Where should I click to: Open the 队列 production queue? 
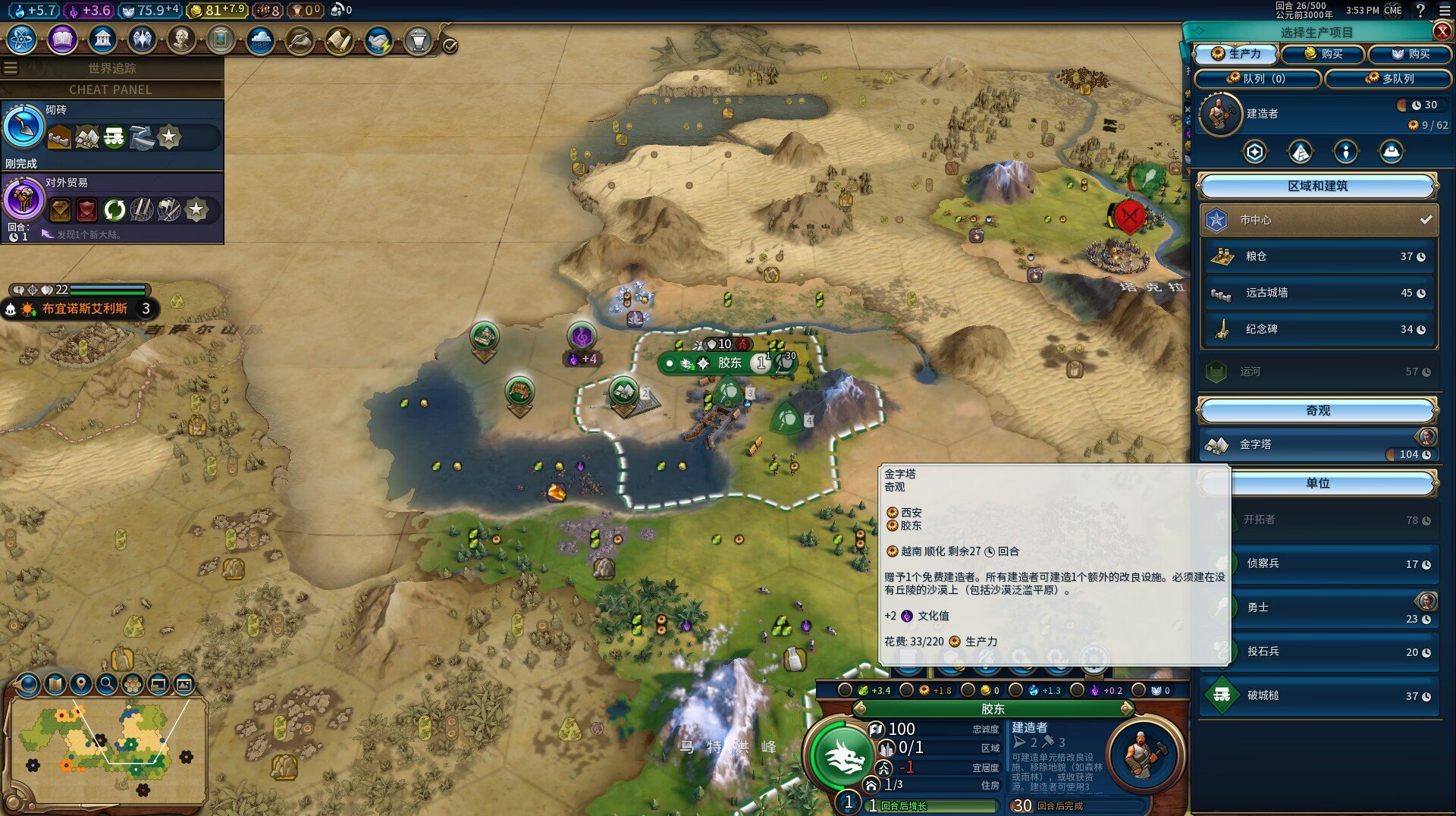coord(1257,78)
